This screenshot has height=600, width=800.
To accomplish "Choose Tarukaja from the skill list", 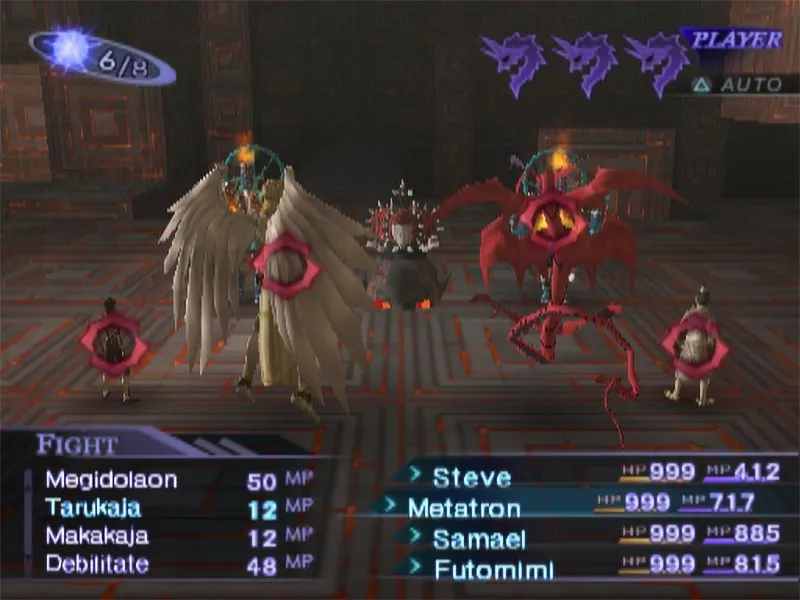I will (x=93, y=508).
